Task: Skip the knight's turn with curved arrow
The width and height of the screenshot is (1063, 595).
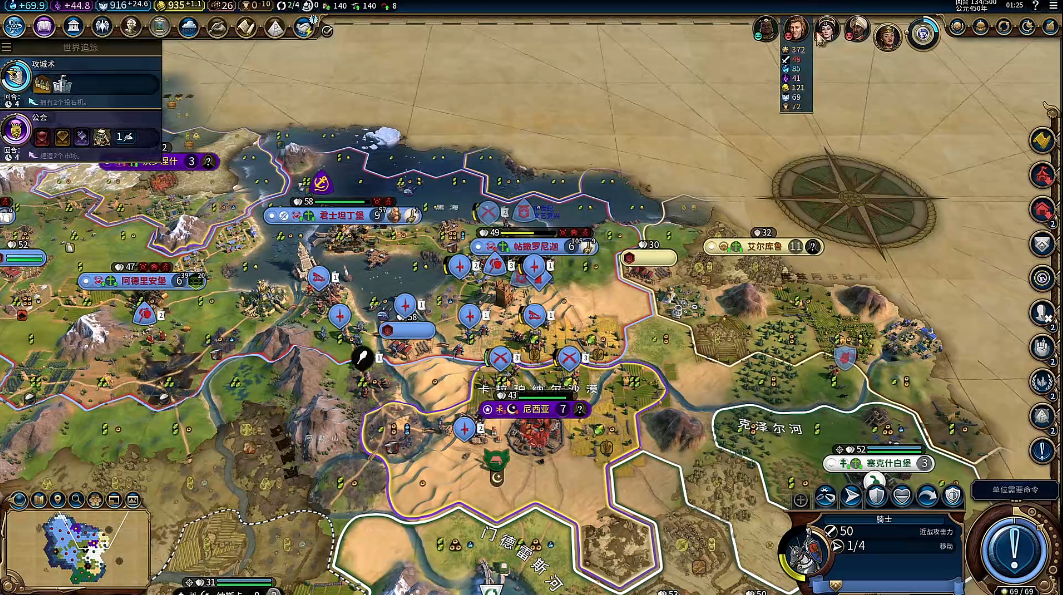Action: 927,495
